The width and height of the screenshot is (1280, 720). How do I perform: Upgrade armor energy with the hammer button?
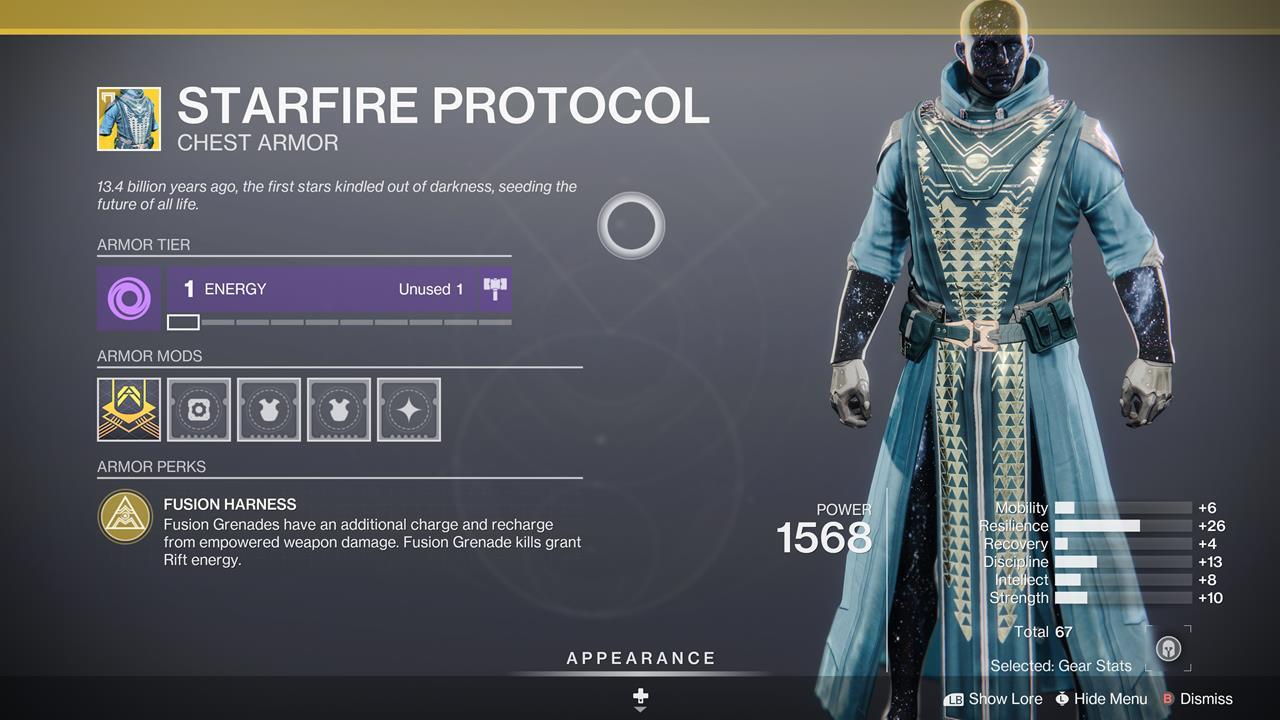496,290
